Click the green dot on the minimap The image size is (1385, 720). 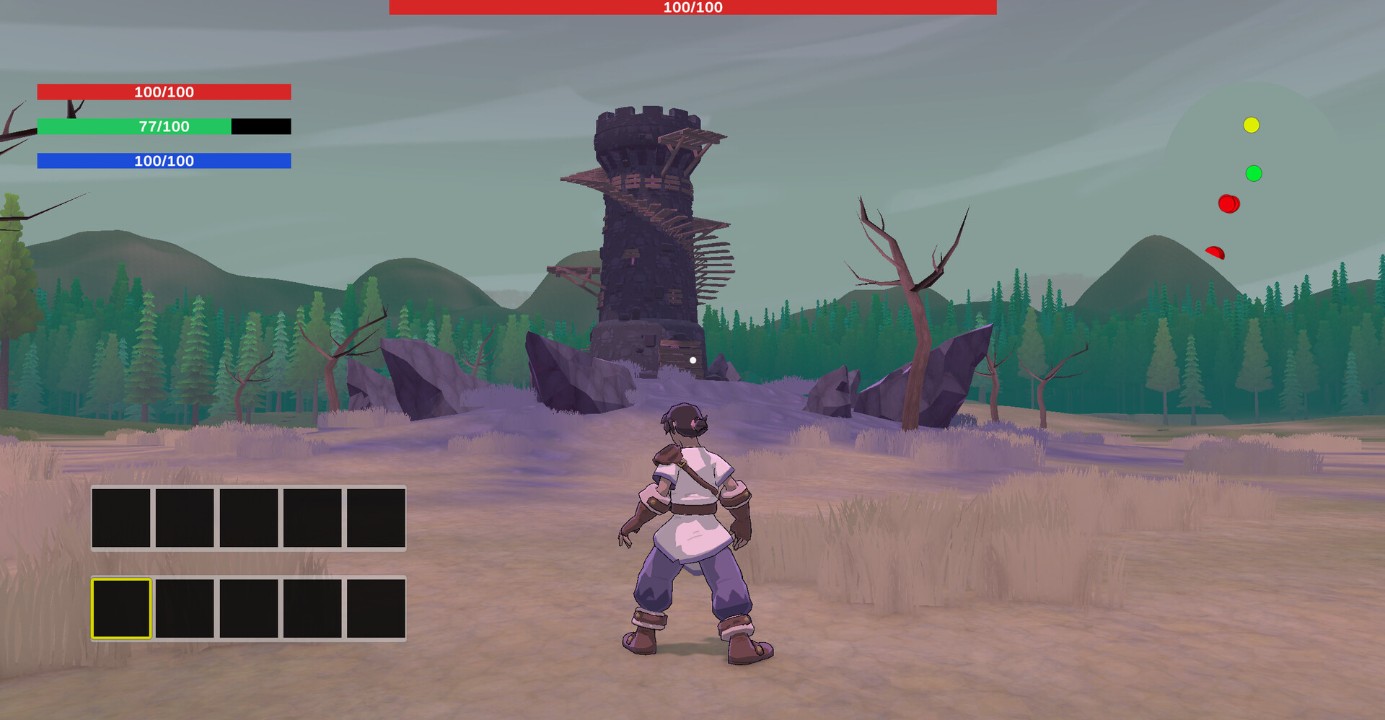click(1253, 174)
